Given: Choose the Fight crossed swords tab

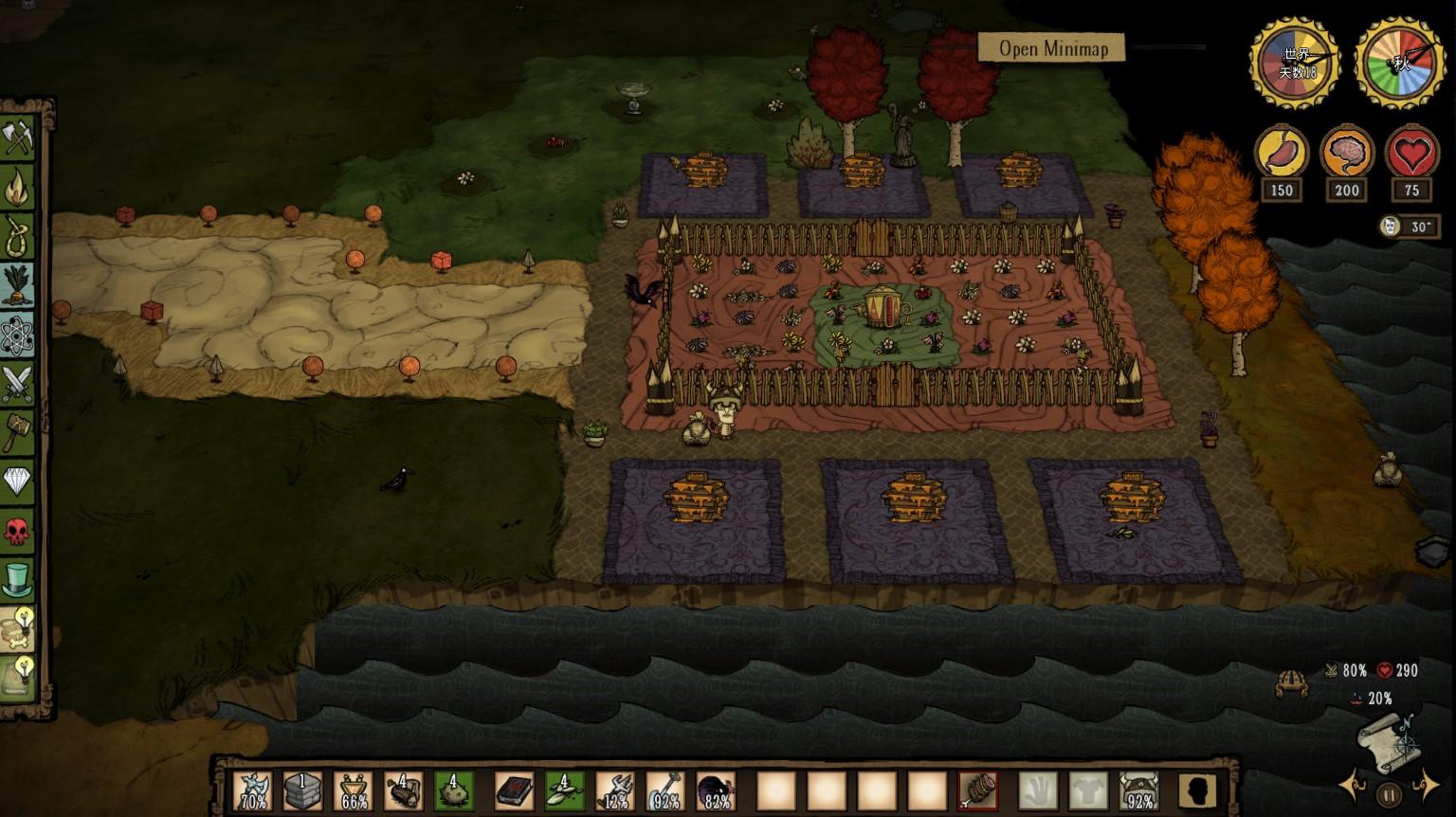Looking at the screenshot, I should (x=18, y=385).
